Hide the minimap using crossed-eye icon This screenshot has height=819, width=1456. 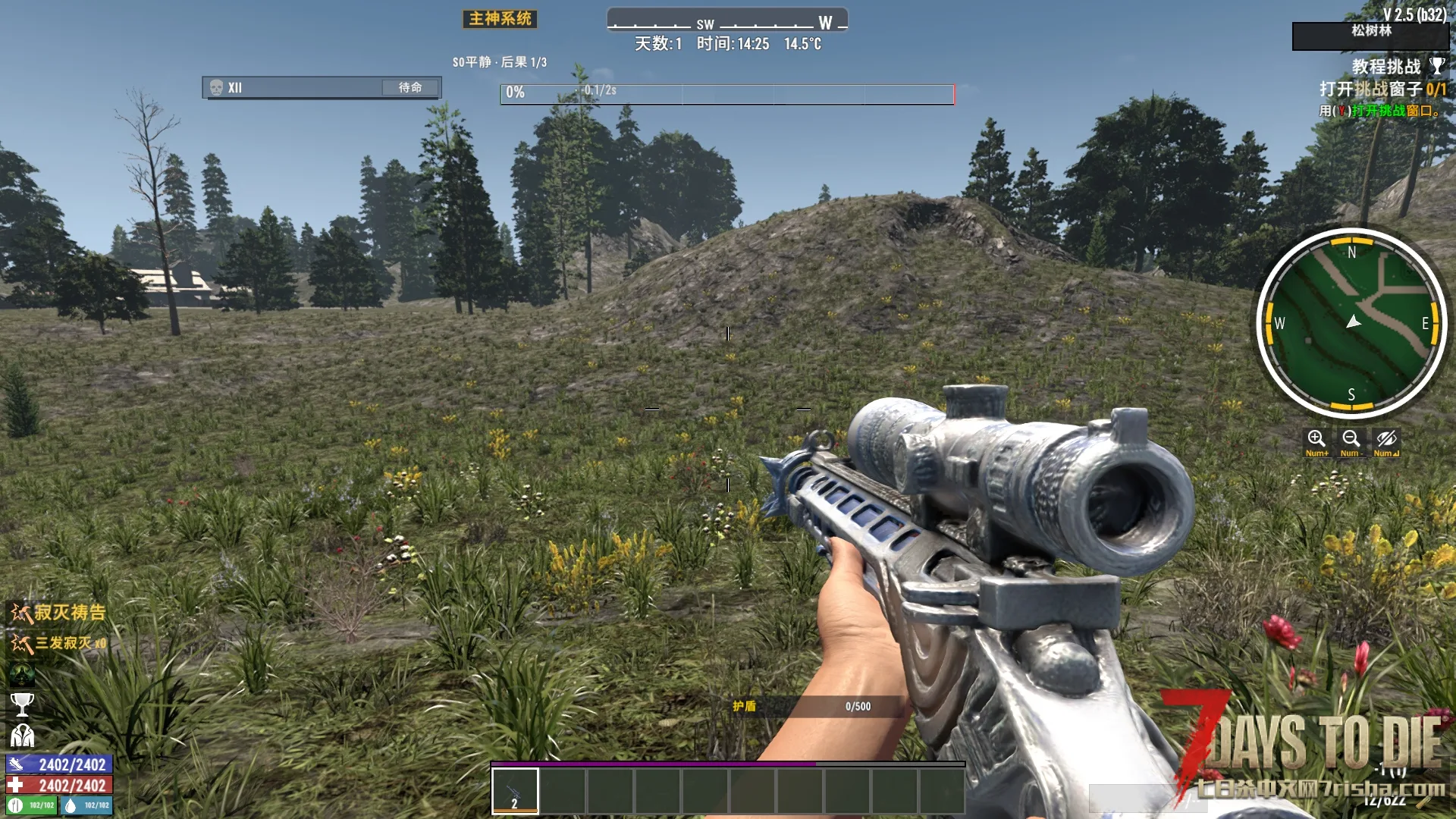1386,439
